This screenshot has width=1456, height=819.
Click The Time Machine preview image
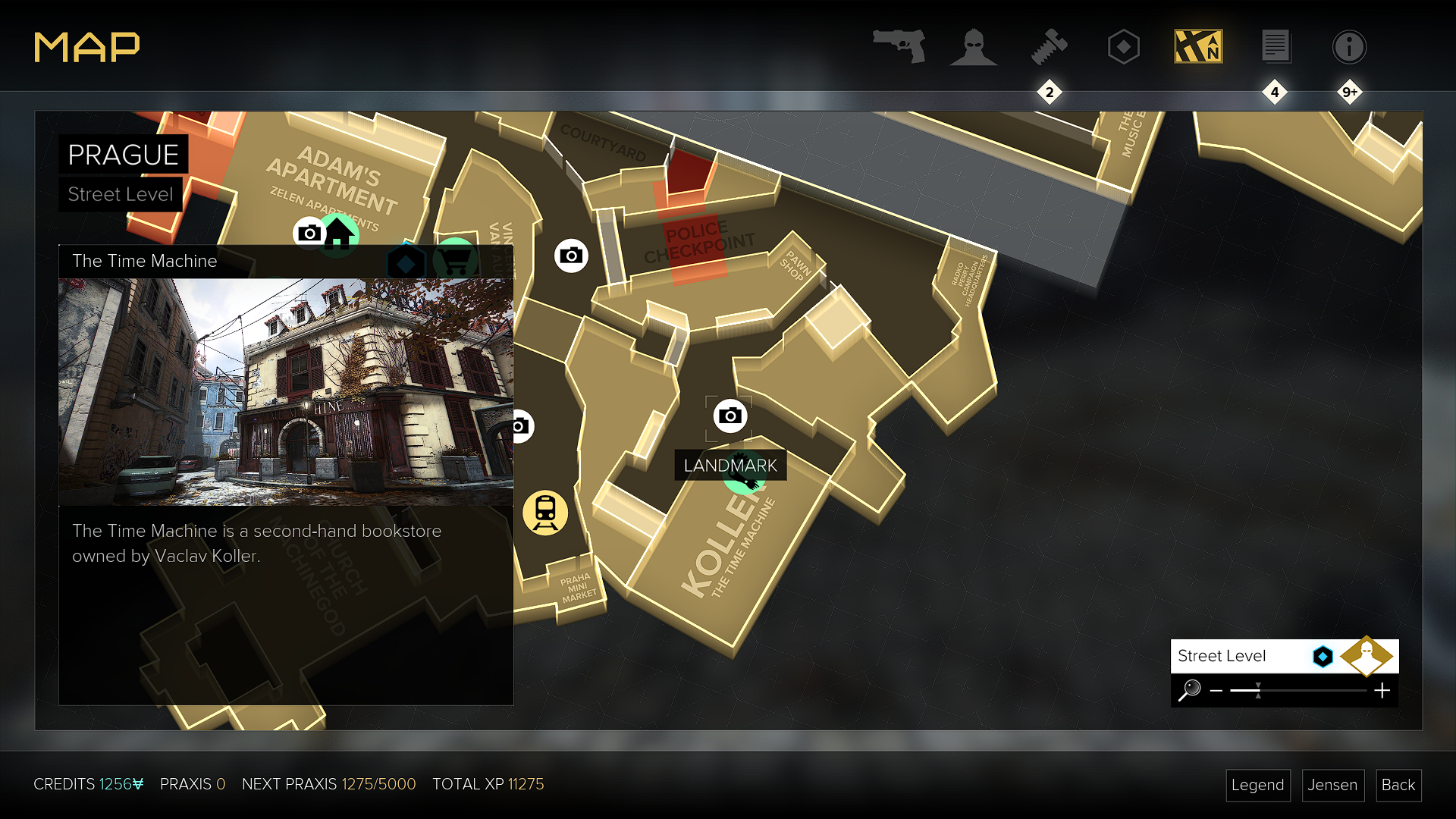tap(286, 391)
